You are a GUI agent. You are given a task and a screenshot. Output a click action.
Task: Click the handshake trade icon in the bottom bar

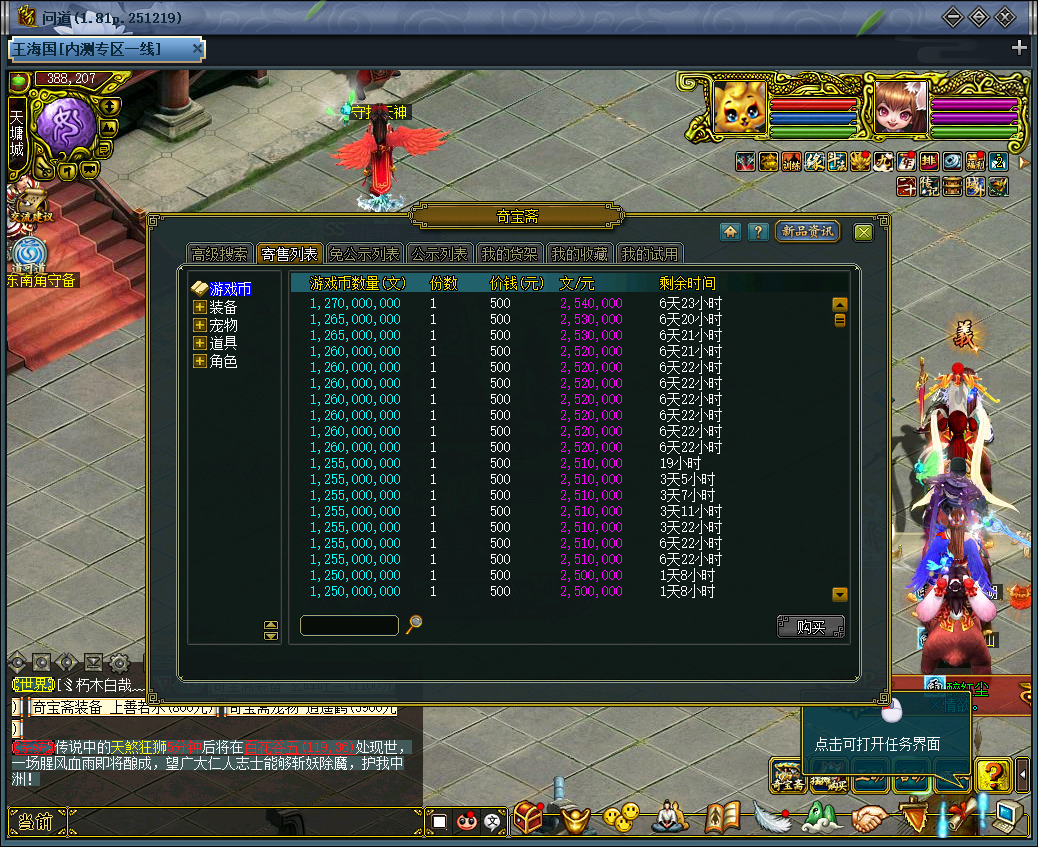[870, 819]
